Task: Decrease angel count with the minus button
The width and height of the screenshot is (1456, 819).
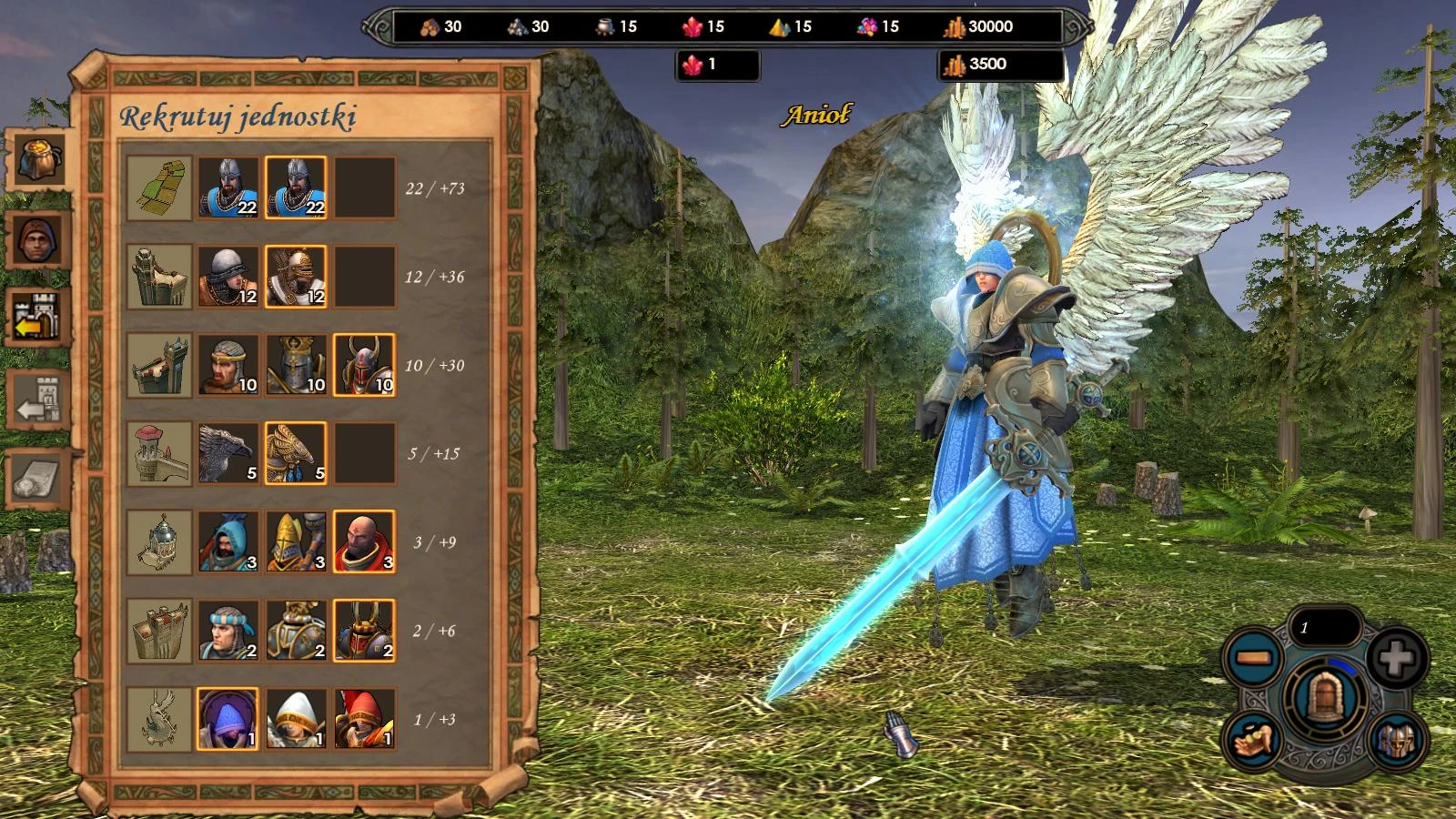Action: coord(1254,655)
